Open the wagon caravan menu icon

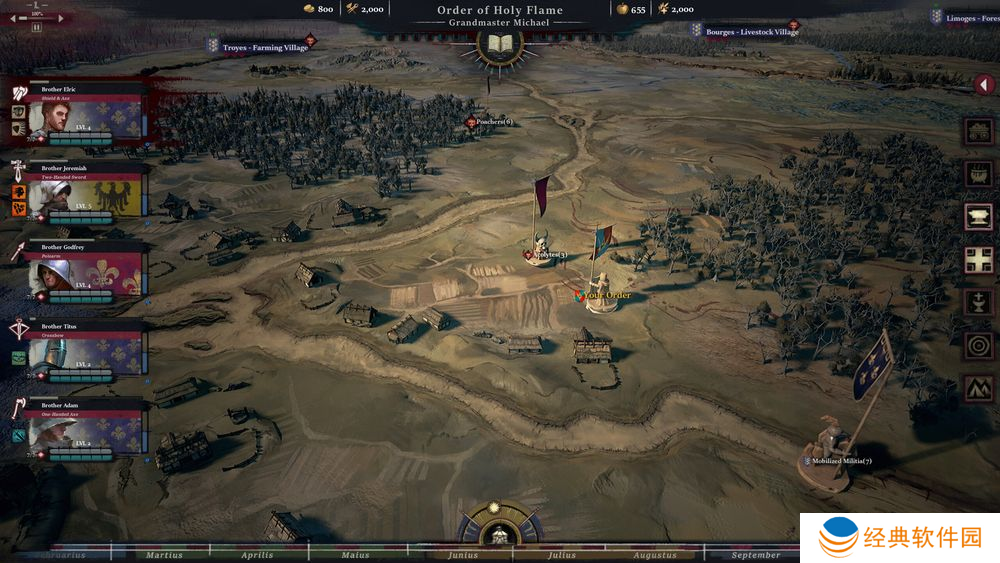978,132
